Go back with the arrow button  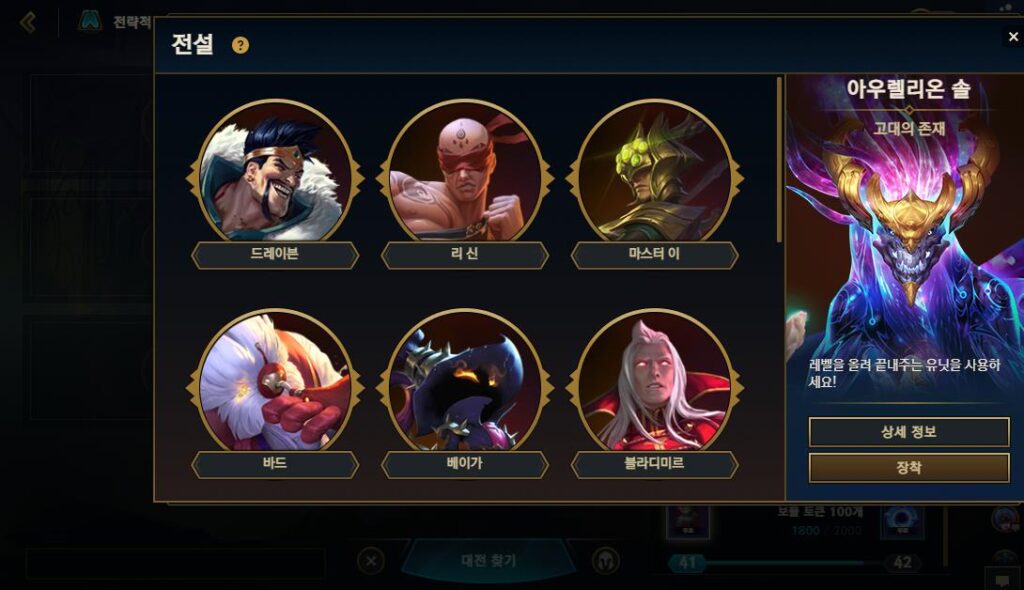tap(28, 22)
